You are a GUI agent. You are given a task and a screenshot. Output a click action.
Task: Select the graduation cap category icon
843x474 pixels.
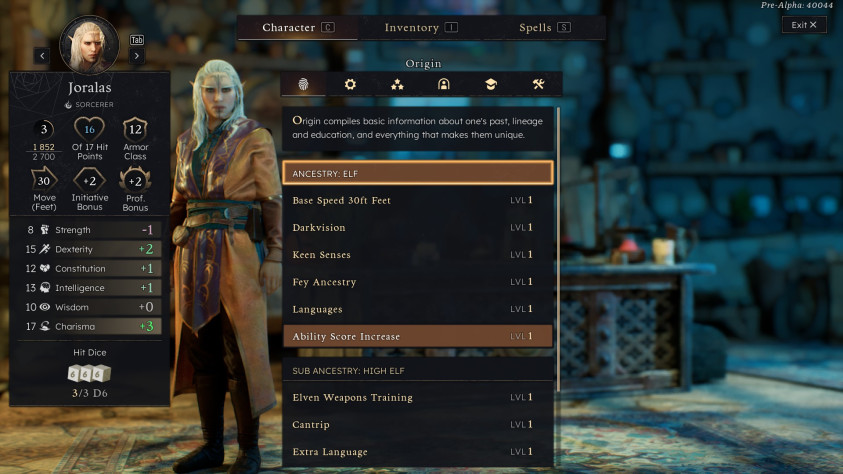pos(490,84)
